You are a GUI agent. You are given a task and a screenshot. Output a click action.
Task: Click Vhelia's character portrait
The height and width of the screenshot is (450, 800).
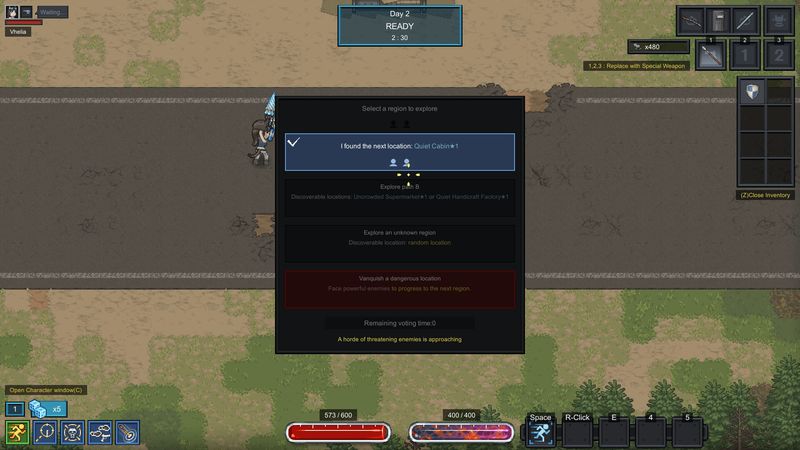tap(14, 13)
